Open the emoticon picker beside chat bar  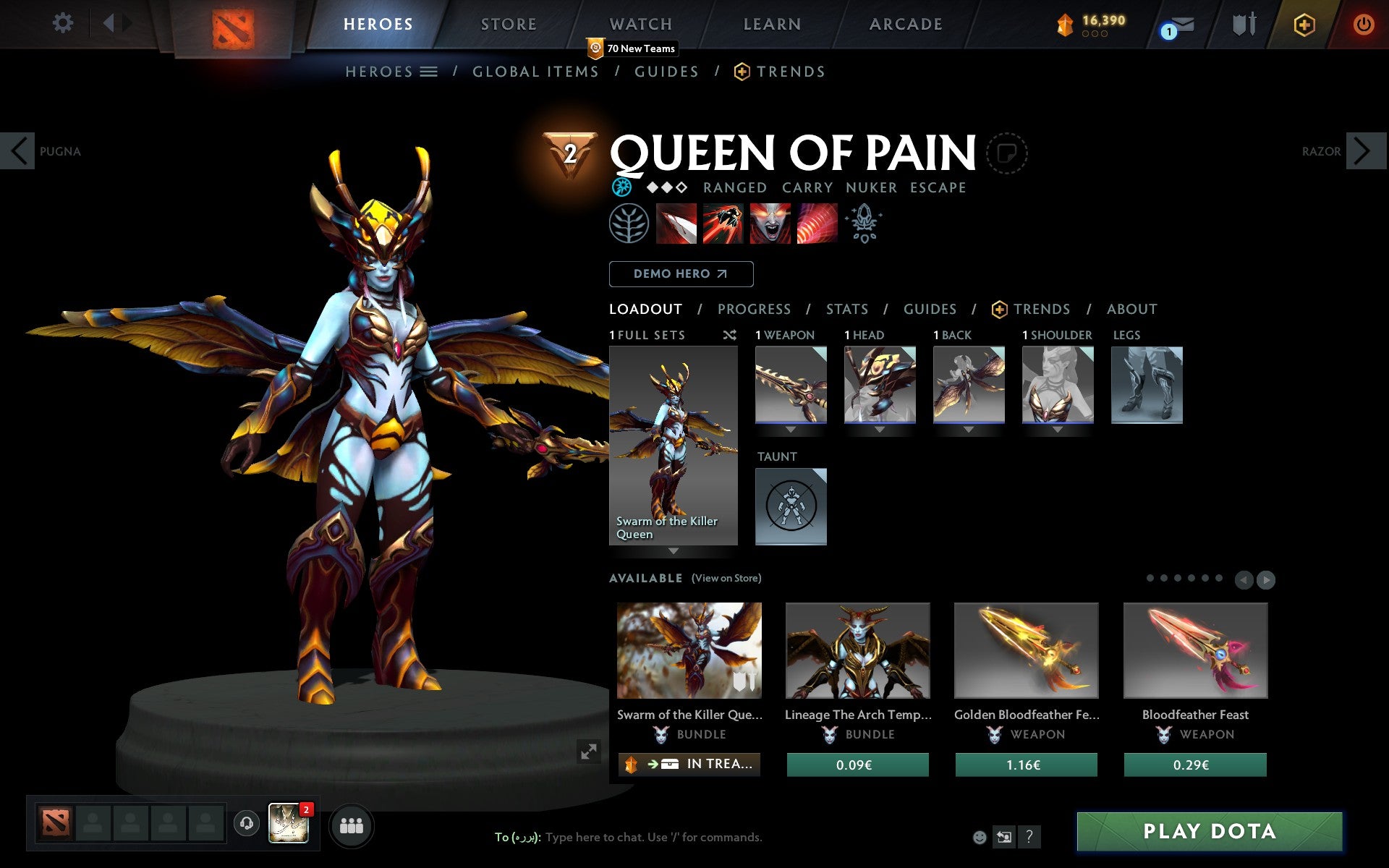tap(980, 837)
